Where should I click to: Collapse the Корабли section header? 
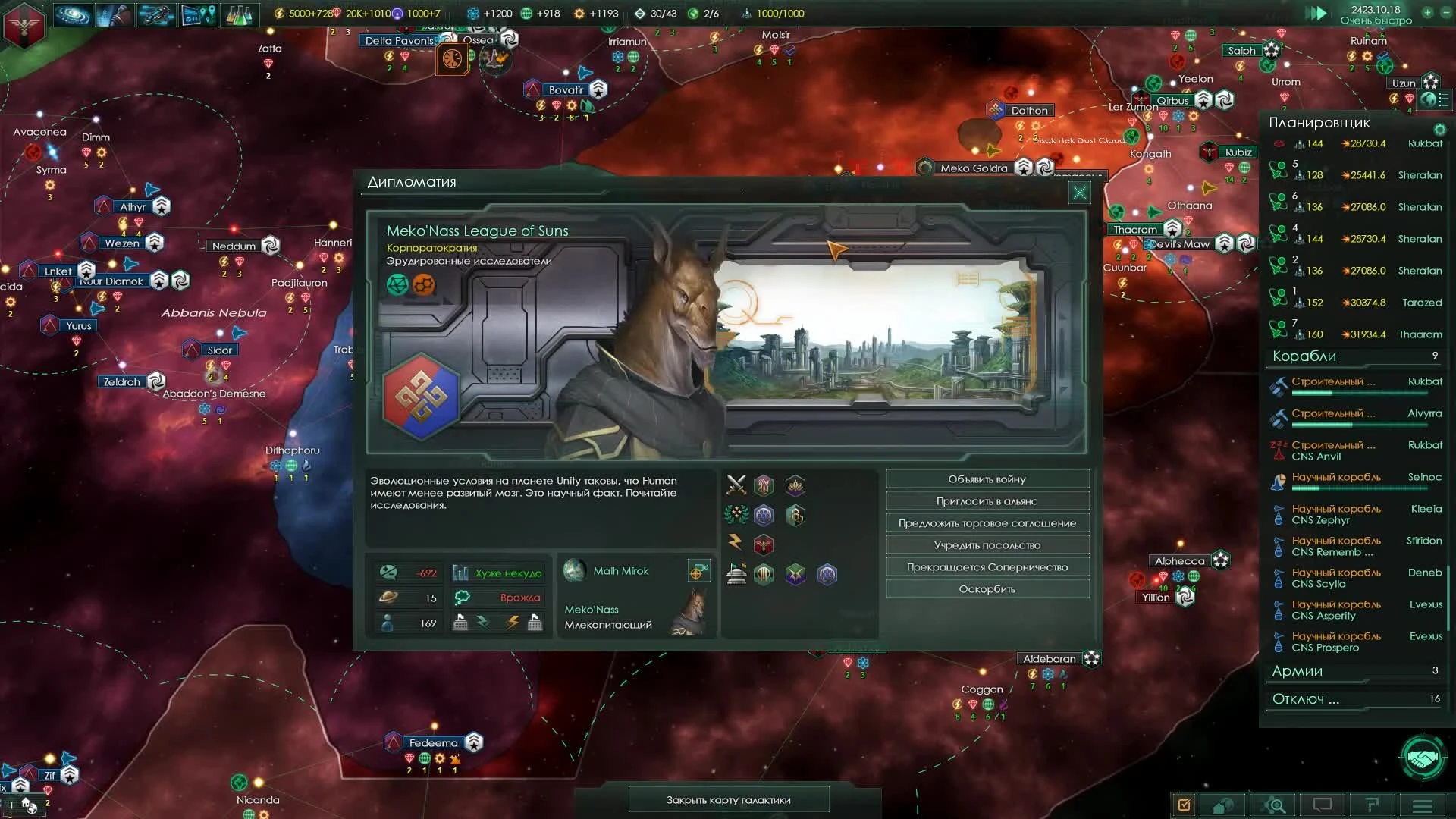point(1354,356)
